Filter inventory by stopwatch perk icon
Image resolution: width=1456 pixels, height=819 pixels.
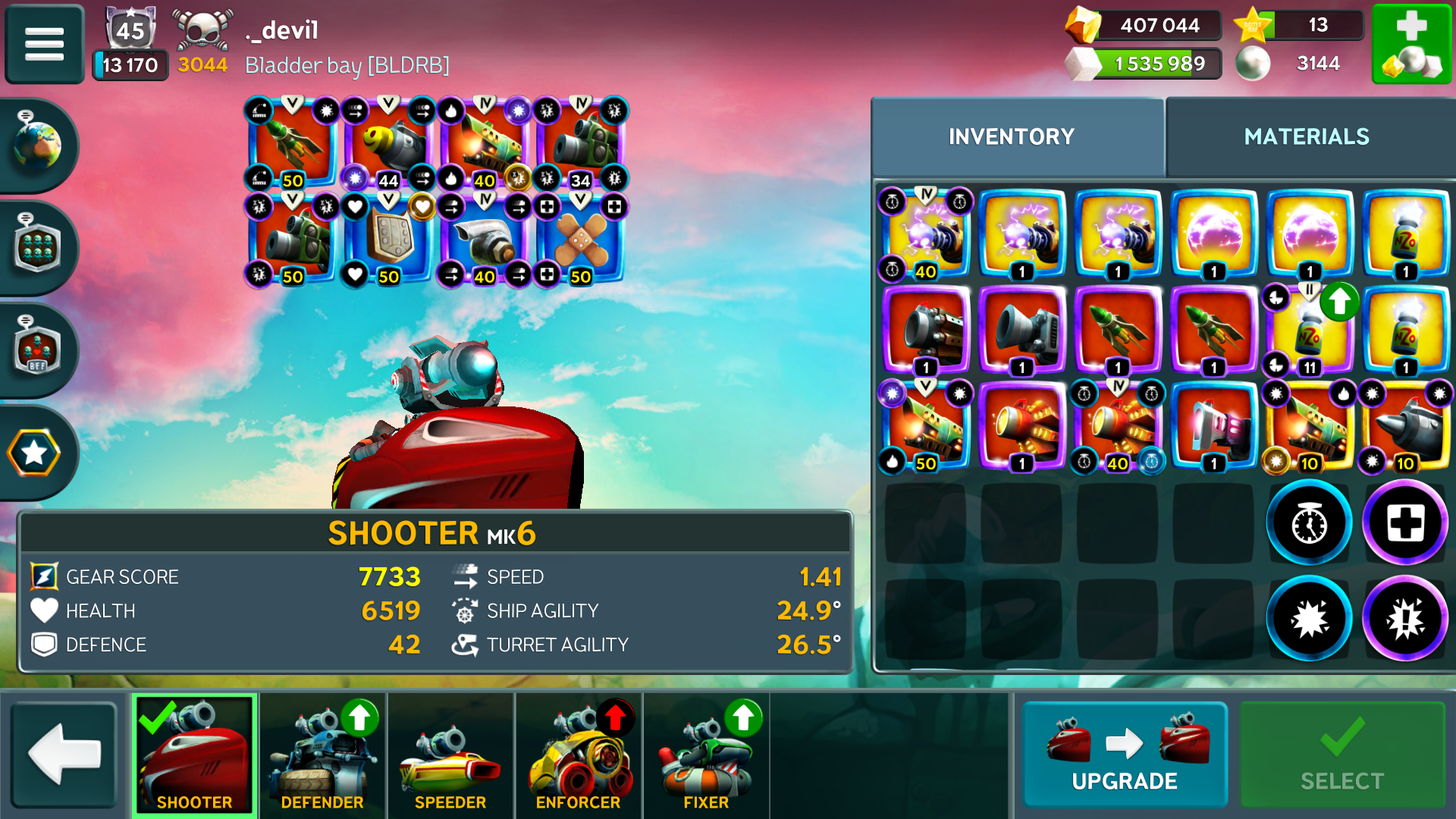(1309, 523)
